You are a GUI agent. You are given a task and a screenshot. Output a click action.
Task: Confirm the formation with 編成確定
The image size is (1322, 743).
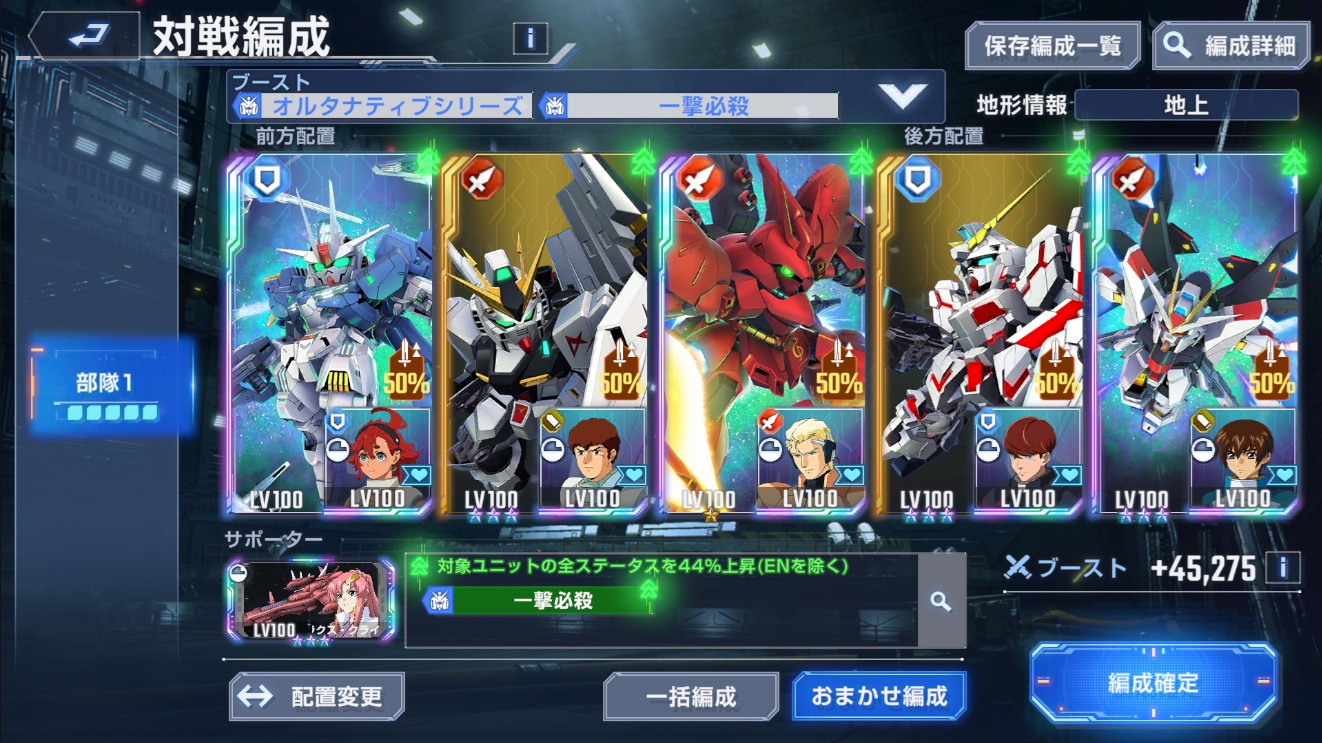click(x=1153, y=684)
